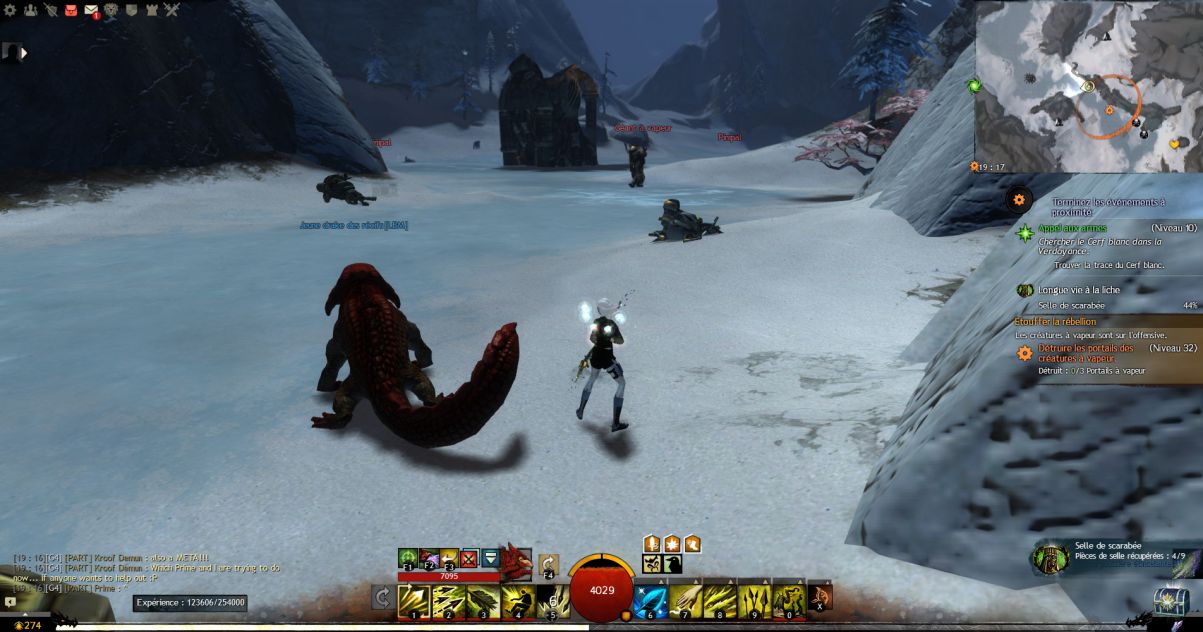Viewport: 1203px width, 632px height.
Task: Open the game menu gear icon
Action: tap(10, 10)
